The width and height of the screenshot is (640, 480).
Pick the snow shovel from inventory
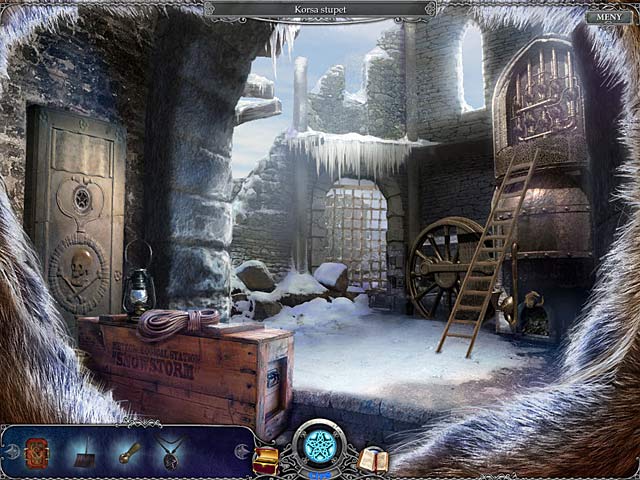pos(85,454)
